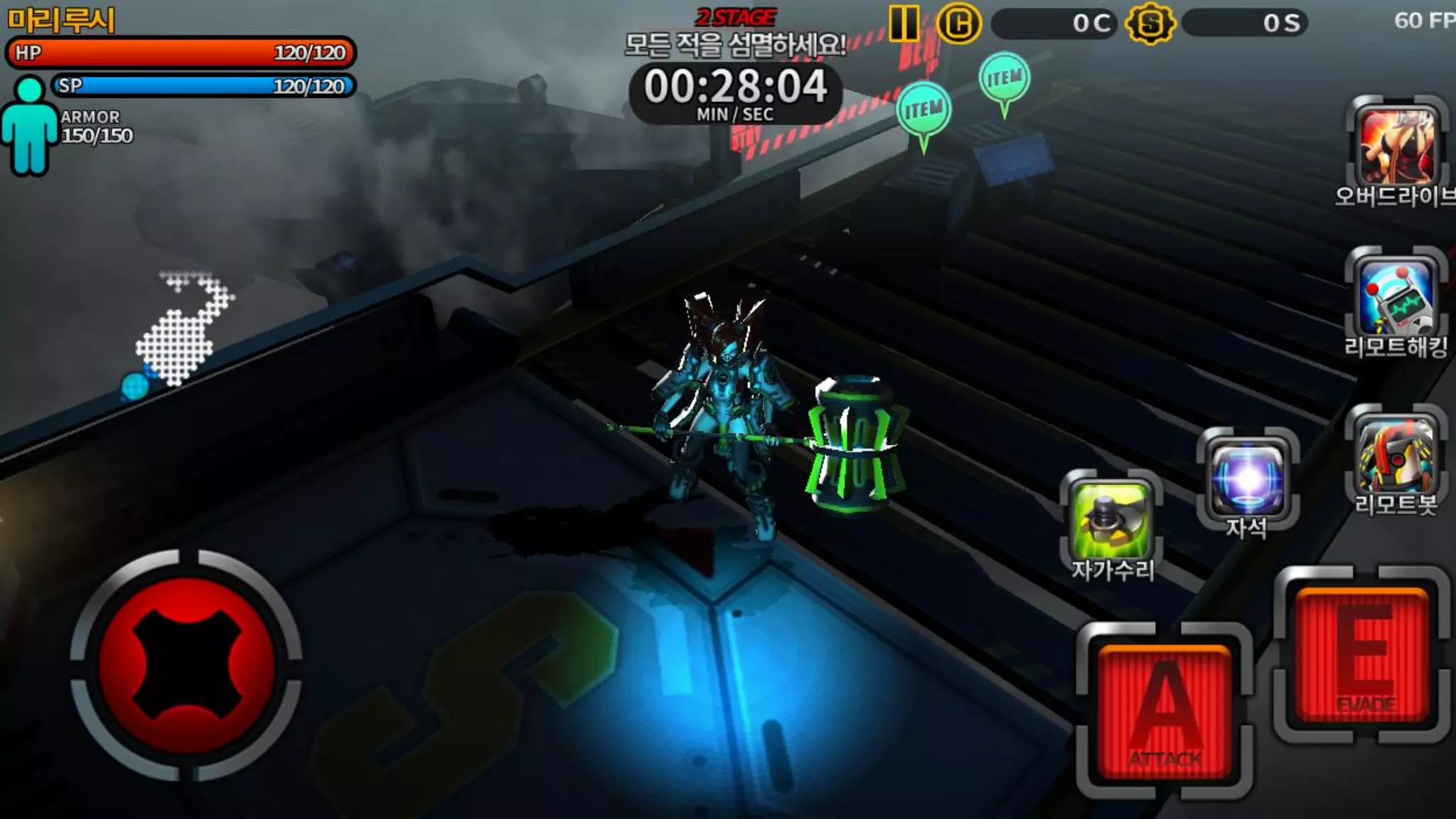Tap the gold C coin icon
Viewport: 1456px width, 819px height.
(x=958, y=23)
